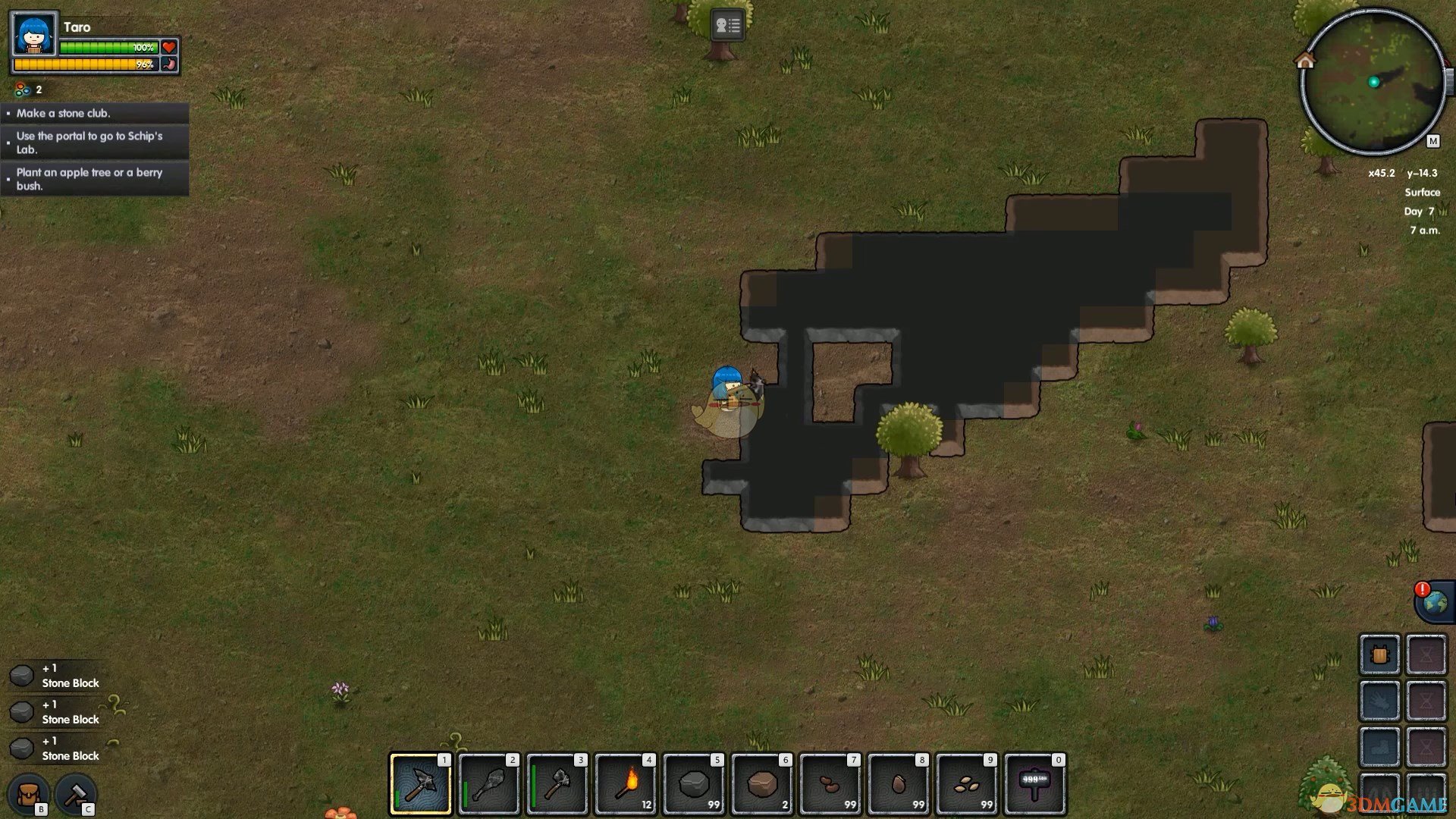This screenshot has width=1456, height=819.
Task: Select the pale seeds in hotbar slot 9
Action: (966, 784)
